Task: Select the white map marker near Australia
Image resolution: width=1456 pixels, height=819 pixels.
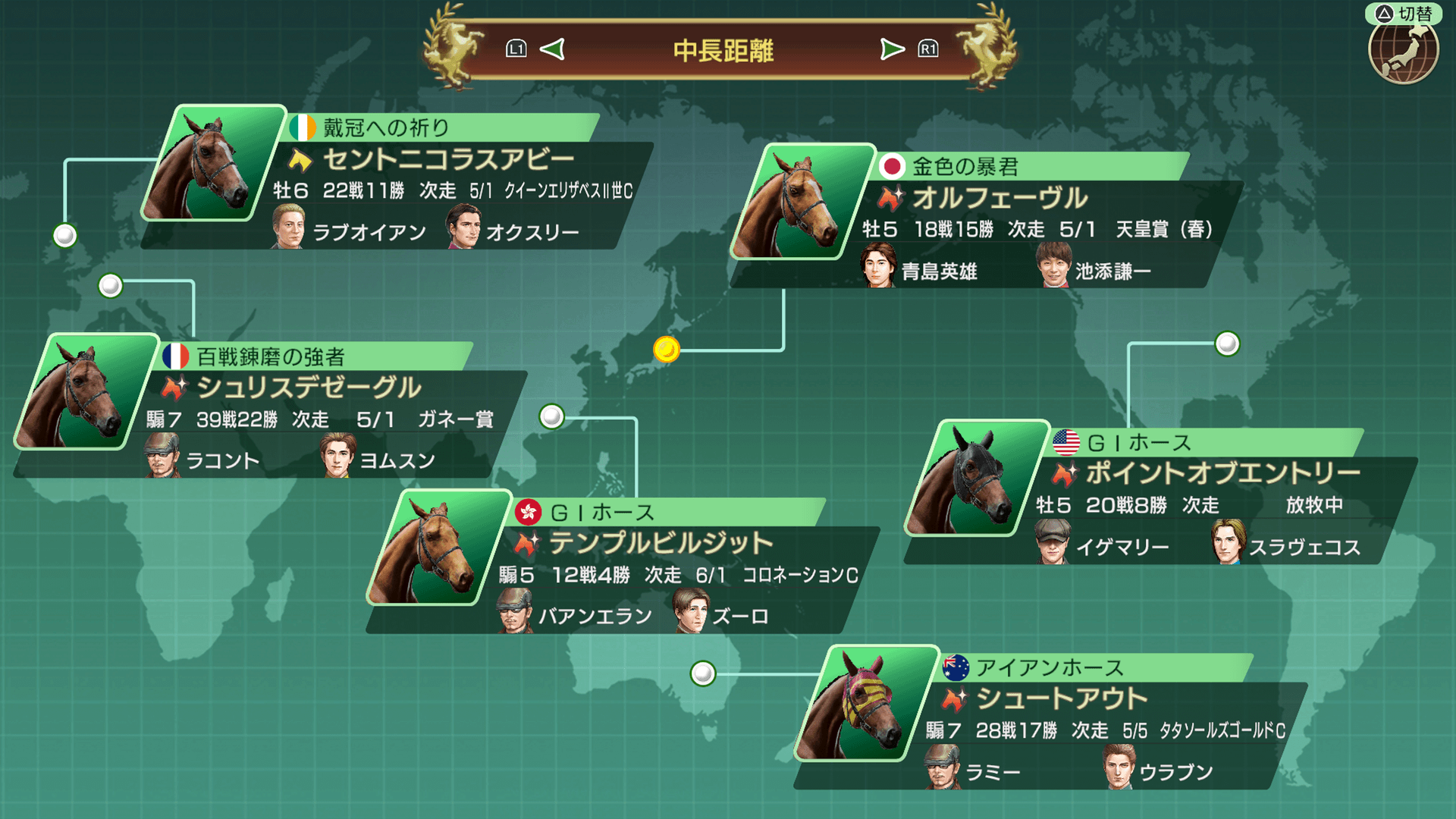Action: 703,673
